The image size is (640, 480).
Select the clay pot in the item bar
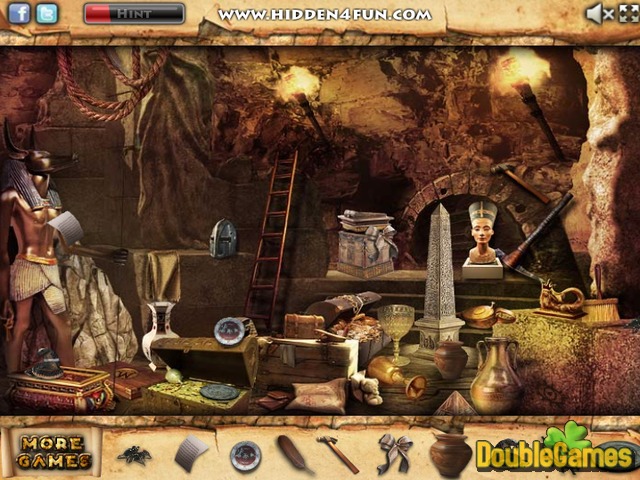(x=450, y=454)
